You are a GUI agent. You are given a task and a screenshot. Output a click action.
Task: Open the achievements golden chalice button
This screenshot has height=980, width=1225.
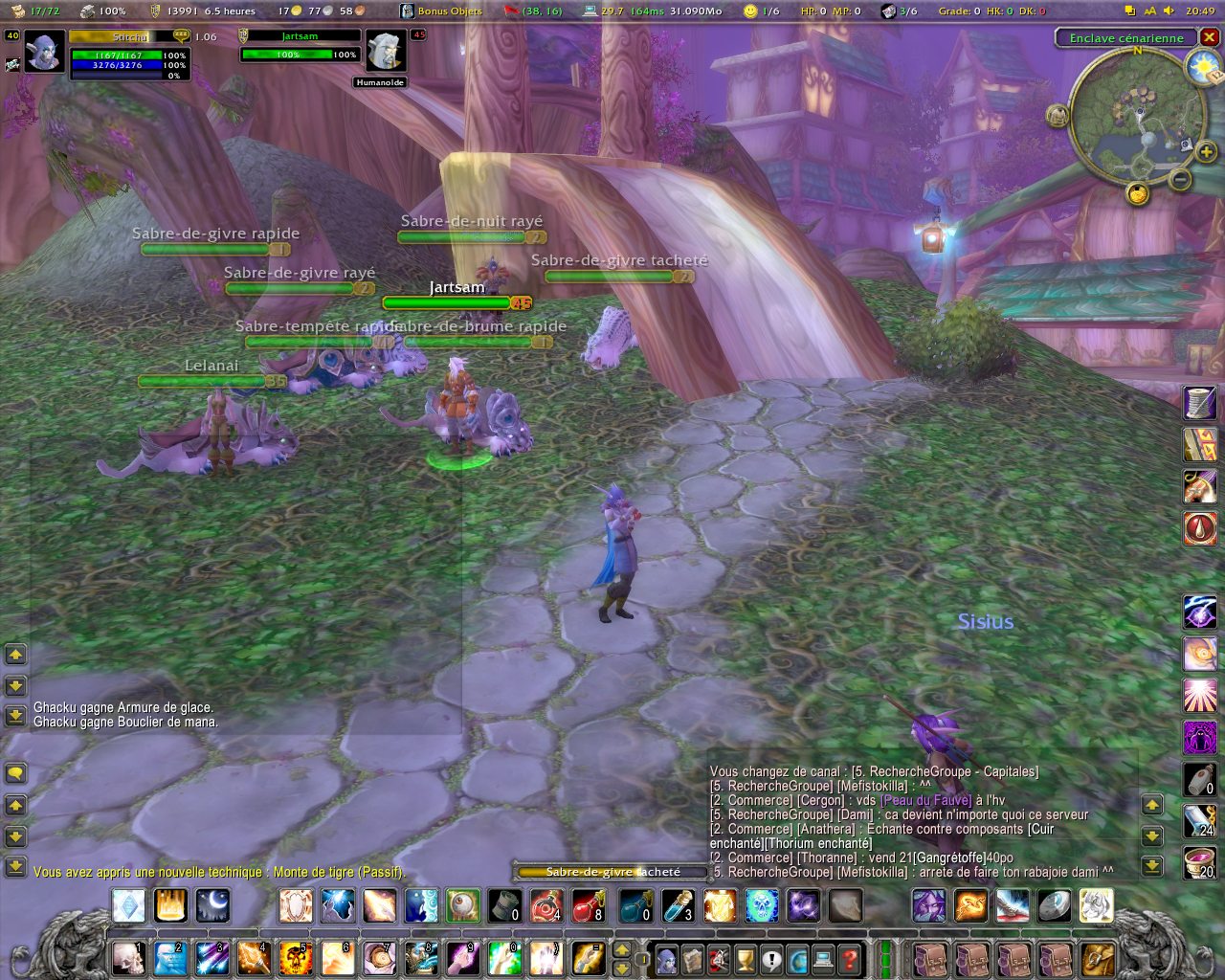(x=746, y=958)
